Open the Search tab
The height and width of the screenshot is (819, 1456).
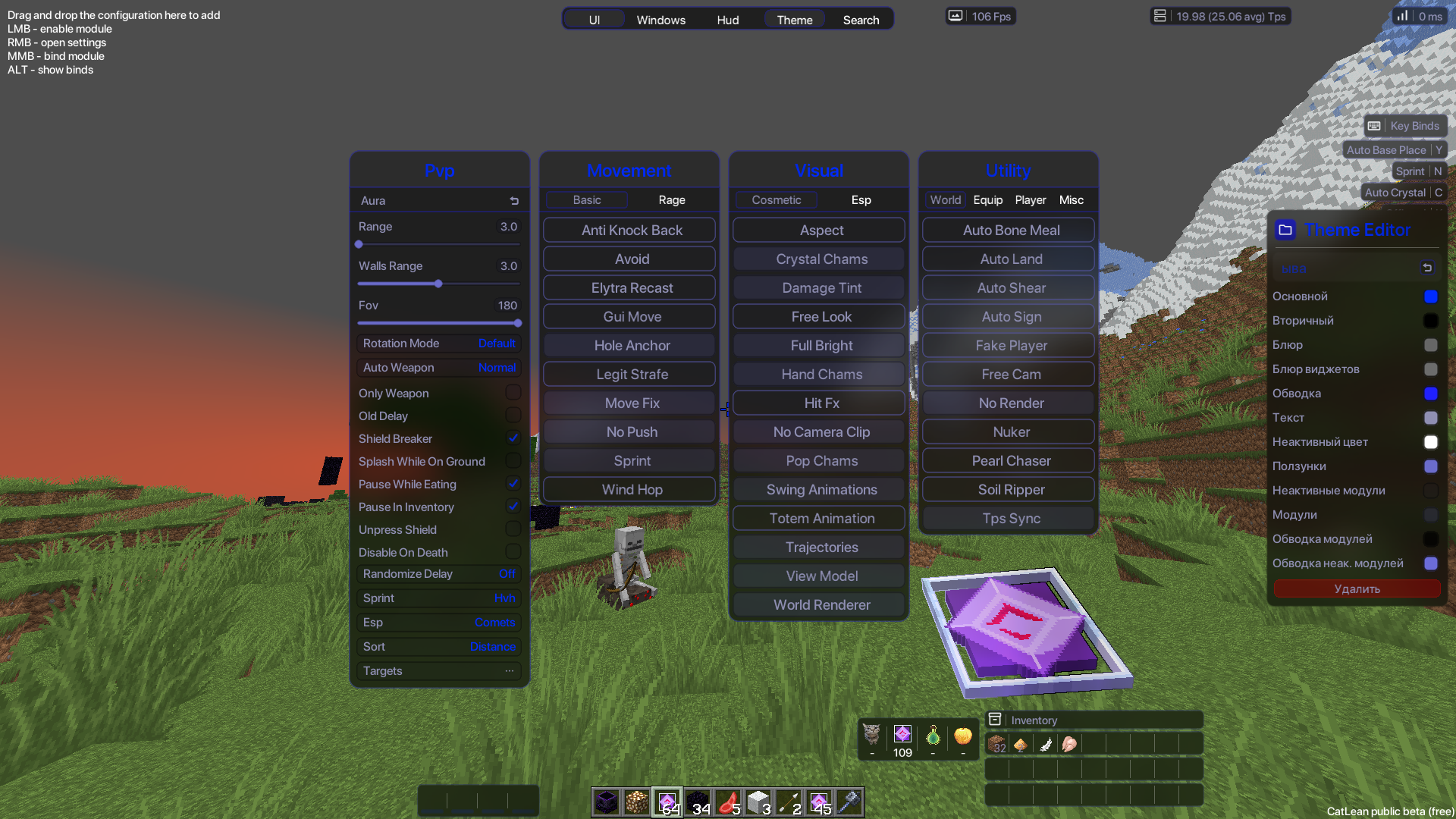[861, 20]
